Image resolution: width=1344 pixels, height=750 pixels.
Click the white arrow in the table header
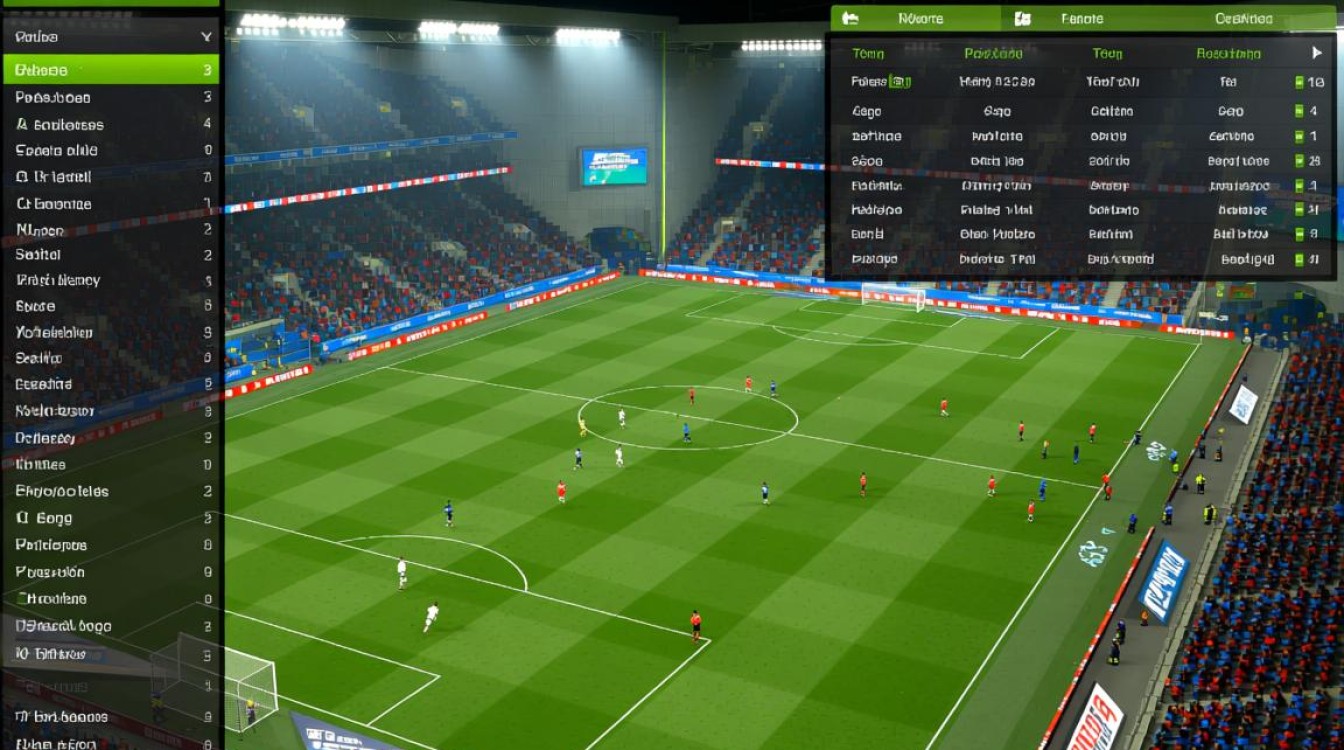(1316, 53)
